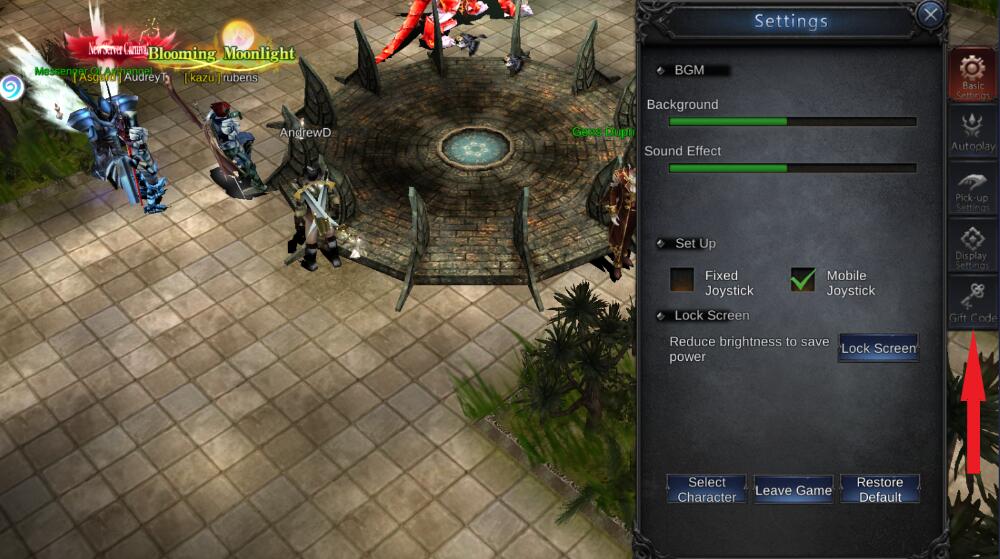Click the Leave Game button
Image resolution: width=1000 pixels, height=559 pixels.
(x=793, y=490)
